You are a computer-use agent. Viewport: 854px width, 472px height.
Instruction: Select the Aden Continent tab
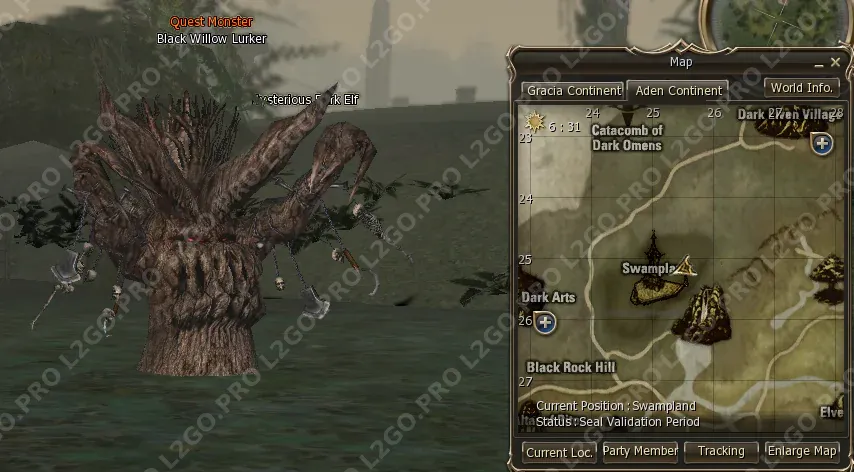[678, 90]
